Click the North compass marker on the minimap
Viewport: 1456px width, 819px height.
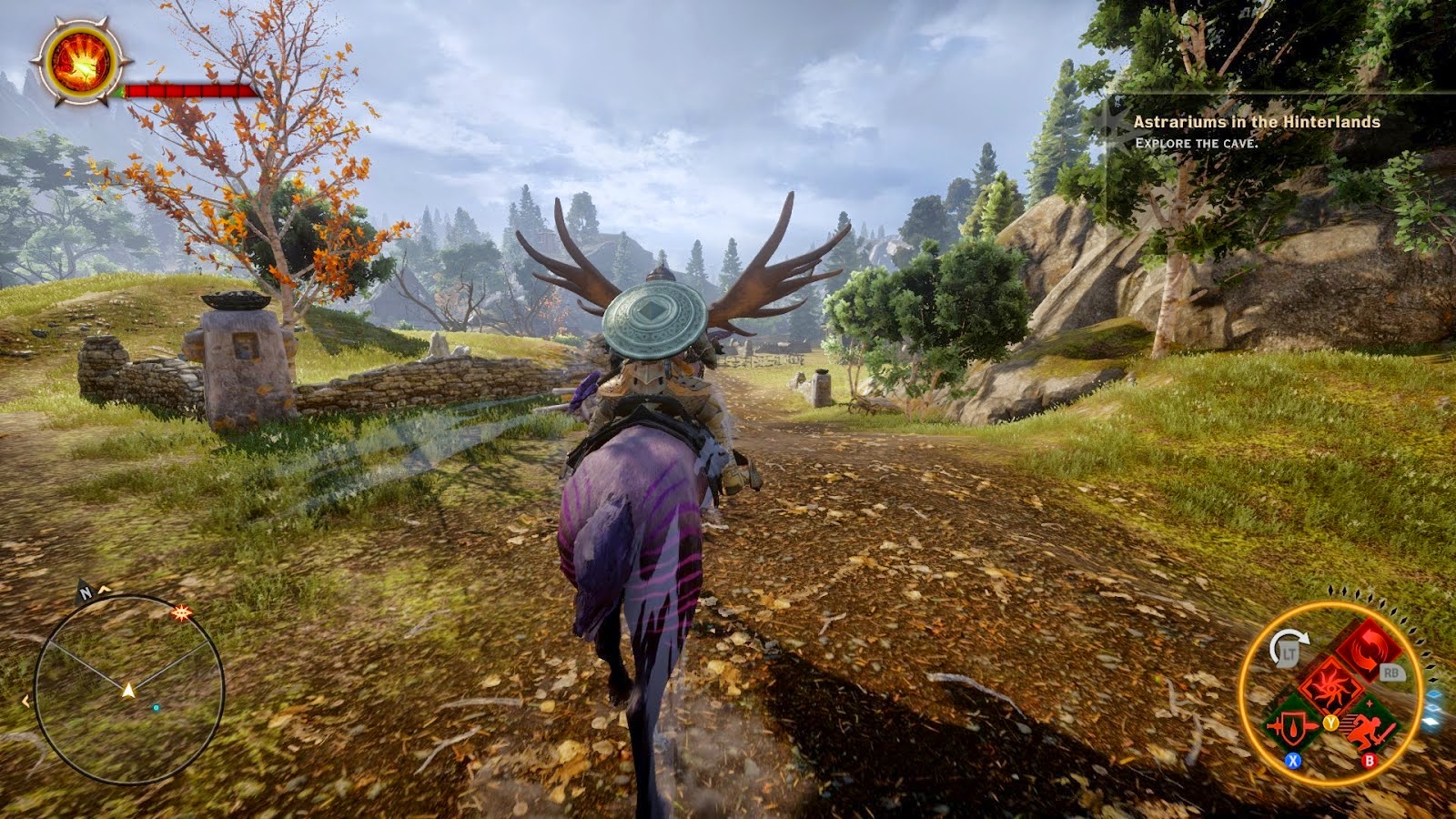(86, 593)
